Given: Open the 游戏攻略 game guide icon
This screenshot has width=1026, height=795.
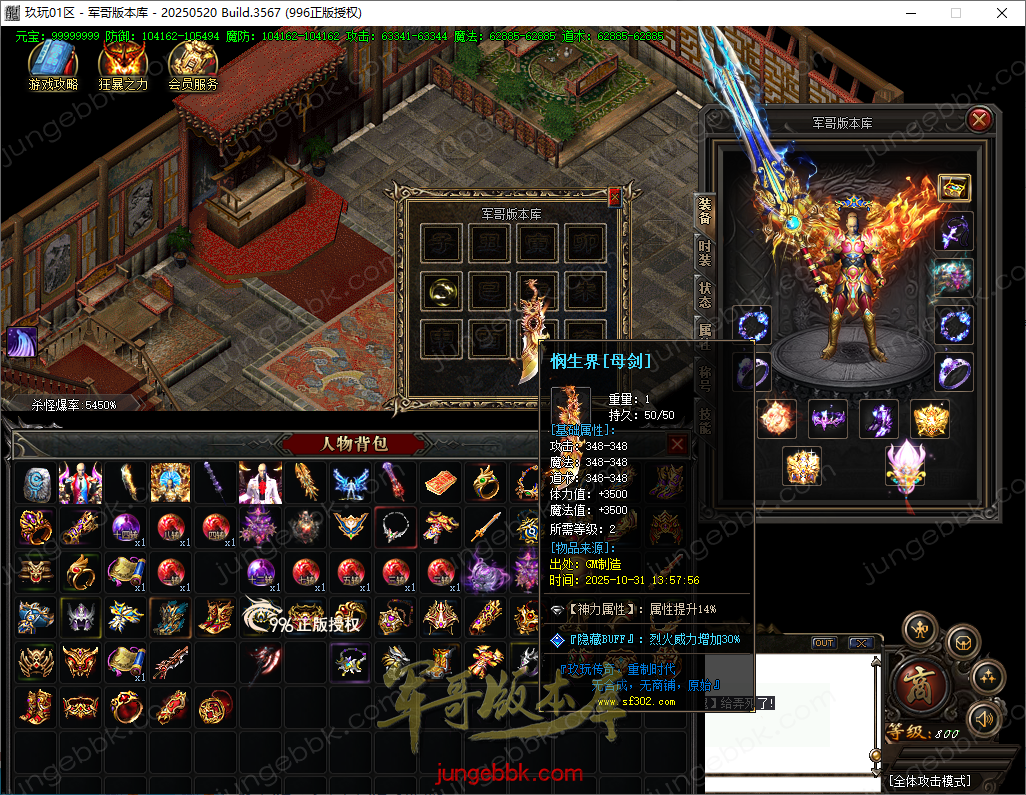Looking at the screenshot, I should [52, 66].
